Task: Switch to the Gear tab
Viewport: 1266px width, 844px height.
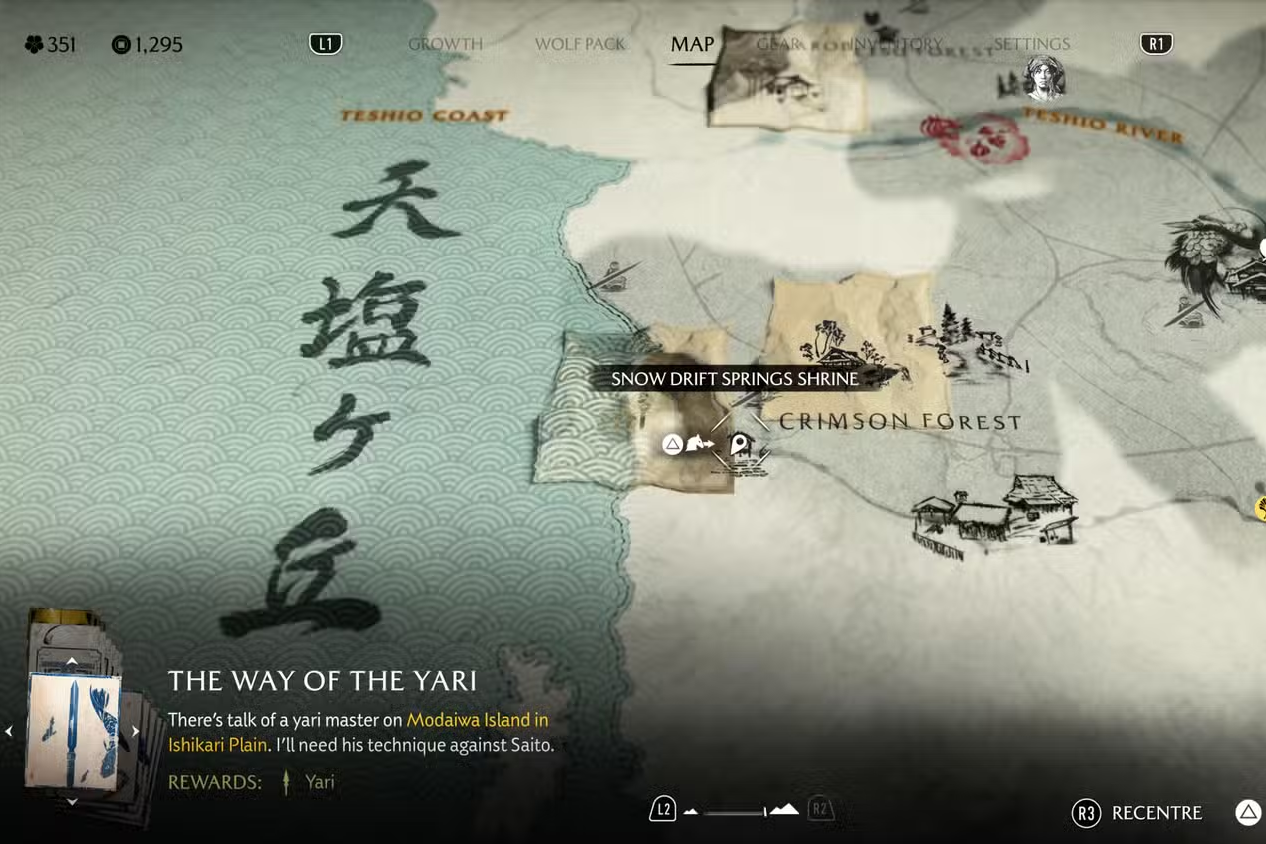Action: (777, 44)
